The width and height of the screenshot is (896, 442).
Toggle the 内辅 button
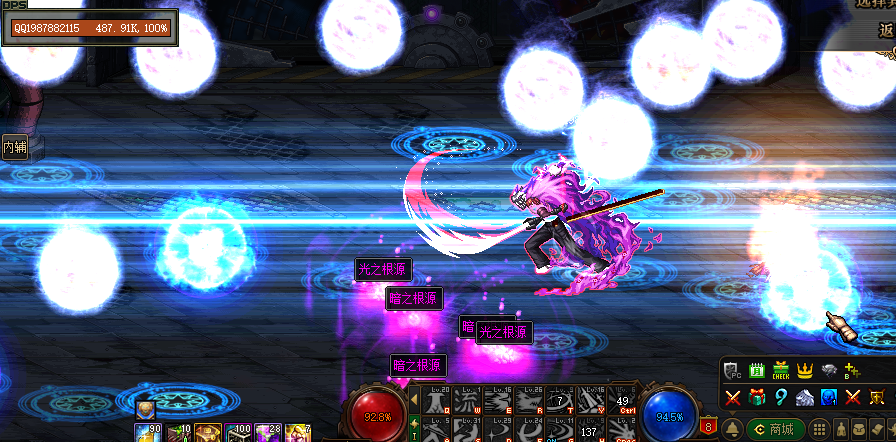14,147
